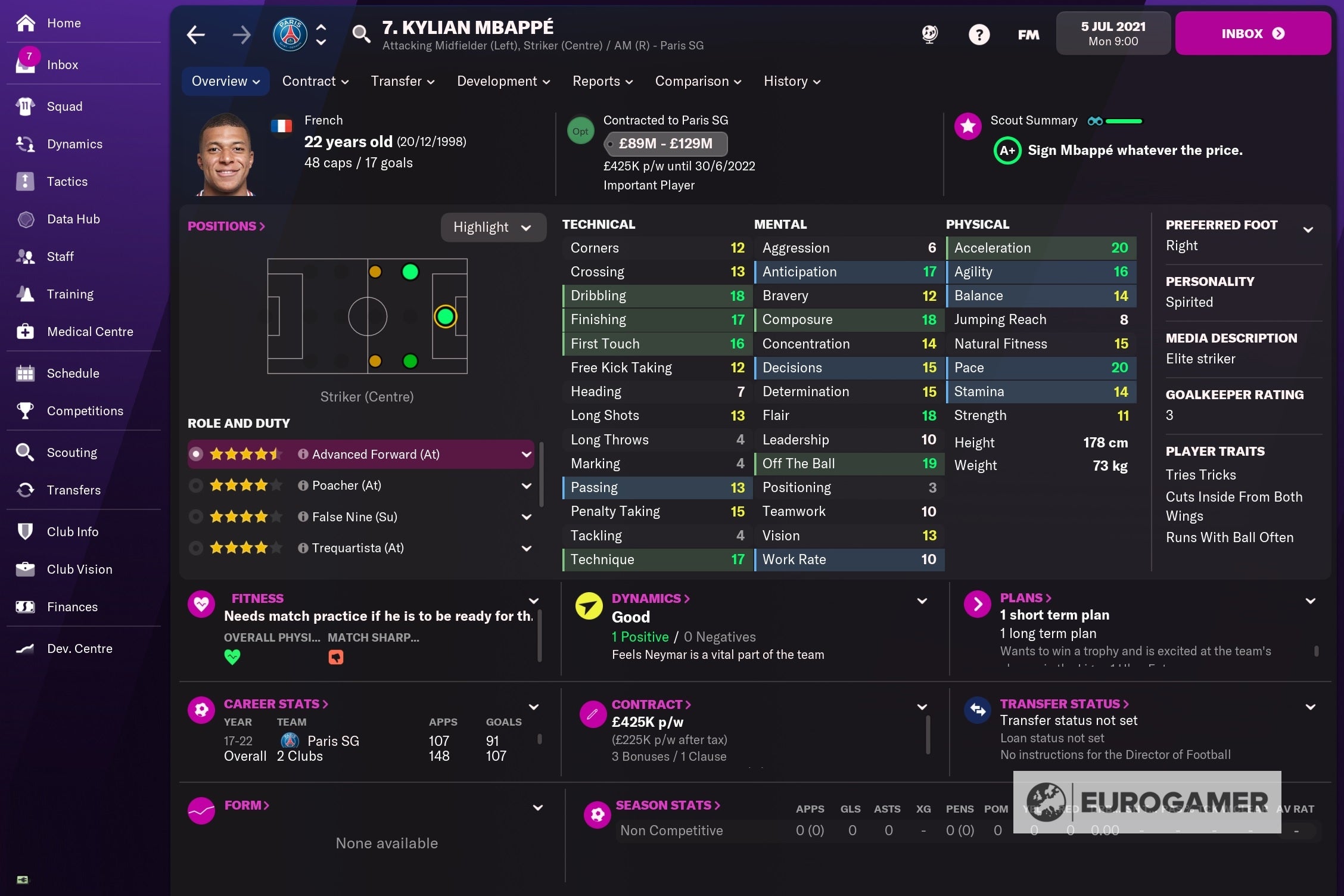Open the Development menu

pos(503,81)
